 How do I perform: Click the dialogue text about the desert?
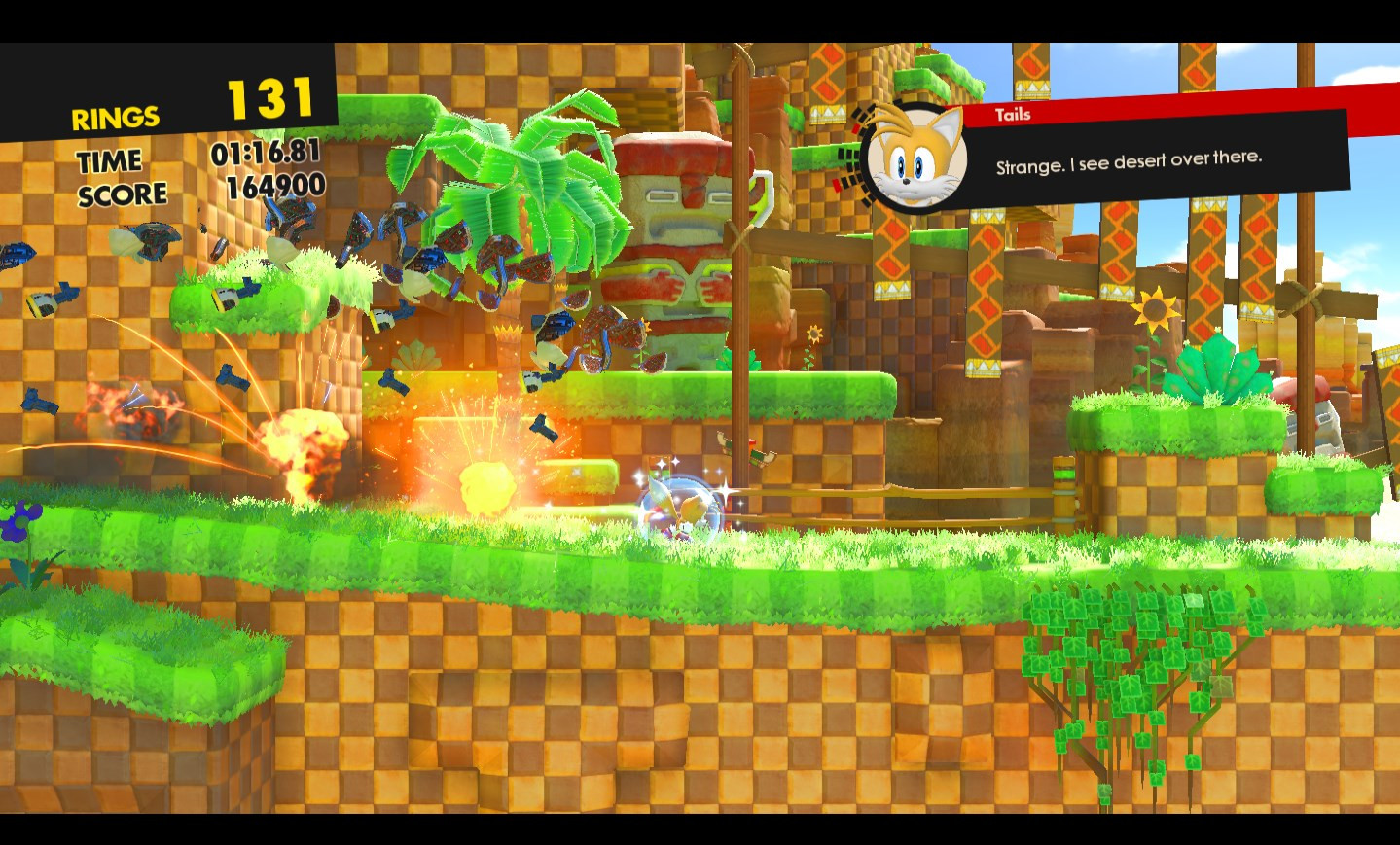tap(1129, 161)
